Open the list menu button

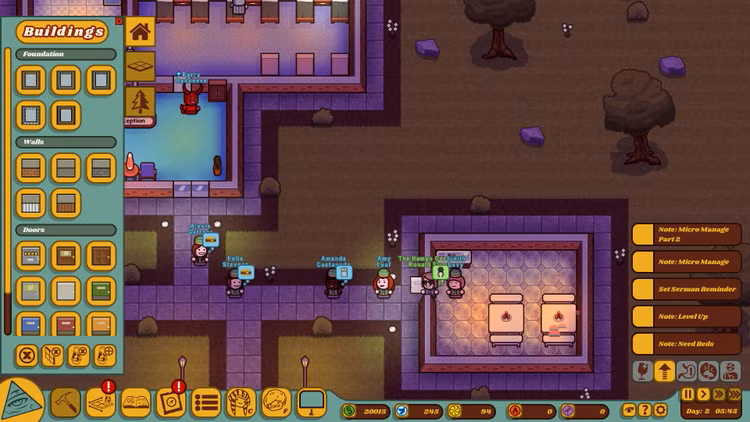point(206,402)
